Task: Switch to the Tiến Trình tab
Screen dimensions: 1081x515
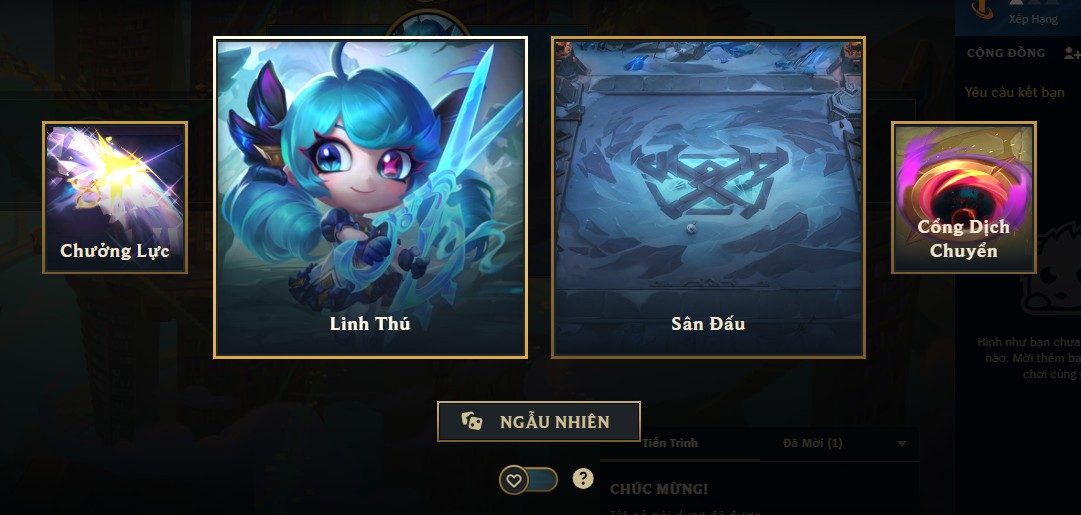Action: coord(670,443)
